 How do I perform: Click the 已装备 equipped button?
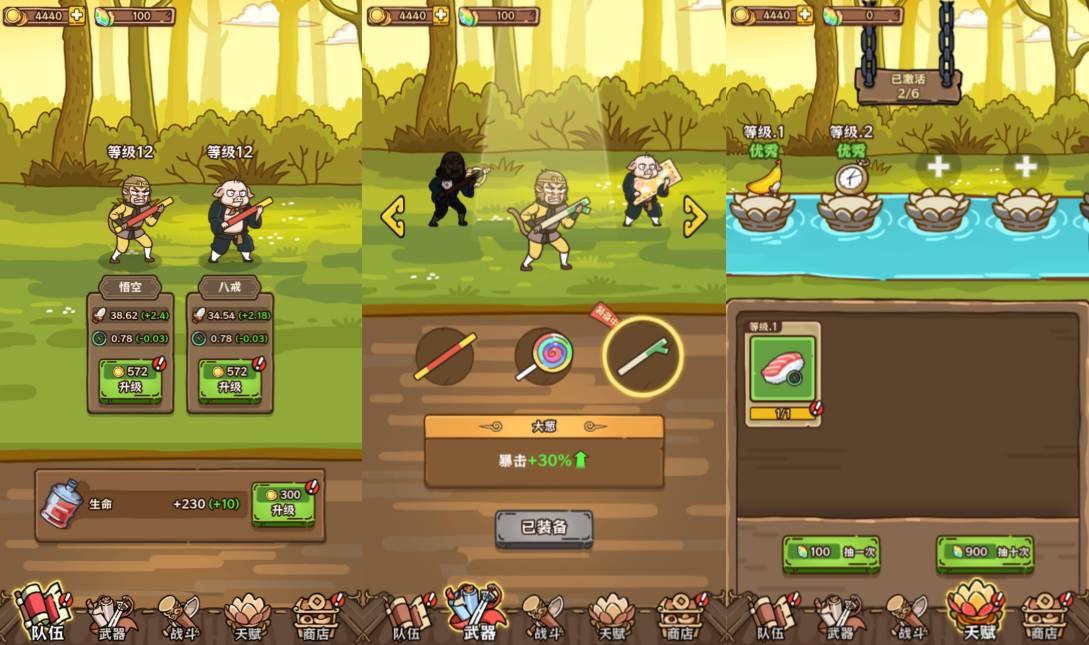[544, 528]
